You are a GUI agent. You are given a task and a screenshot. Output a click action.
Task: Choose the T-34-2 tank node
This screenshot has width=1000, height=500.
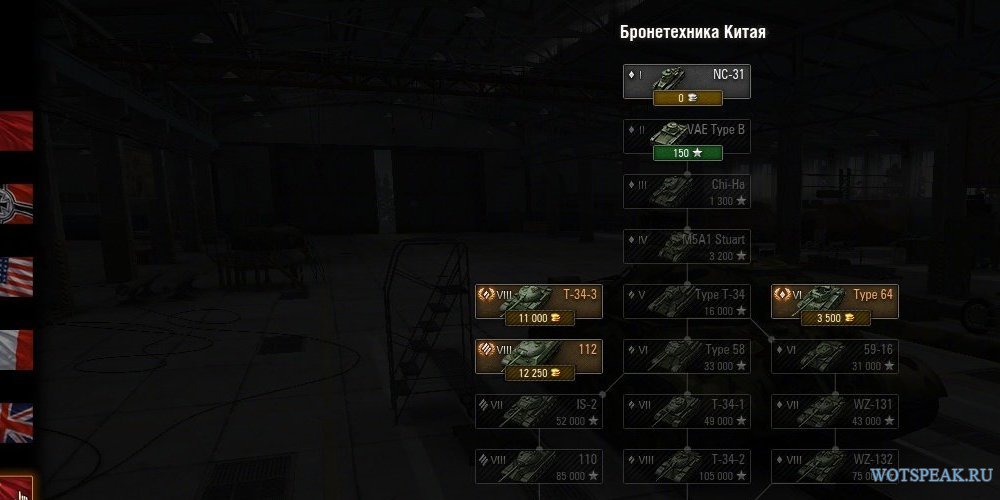point(686,467)
